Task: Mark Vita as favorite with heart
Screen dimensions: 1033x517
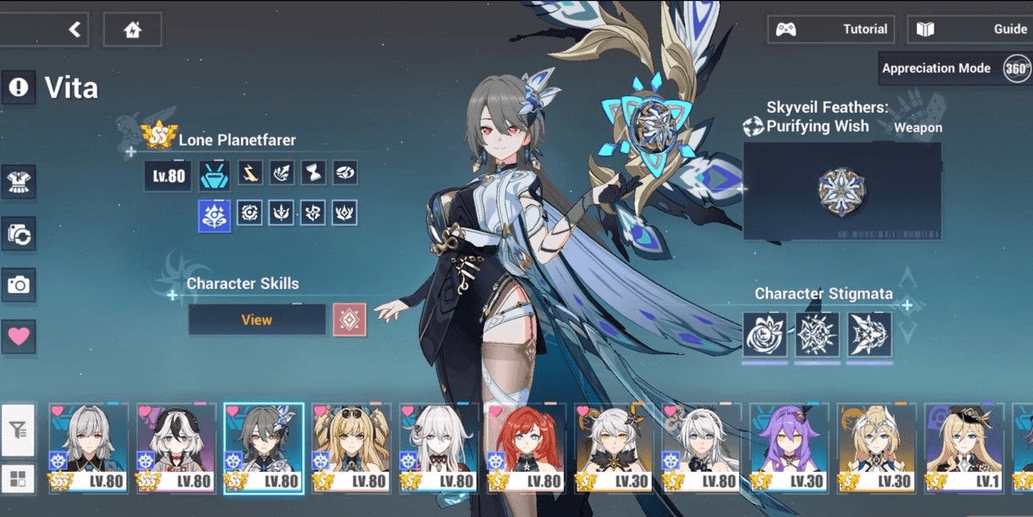Action: coord(19,337)
